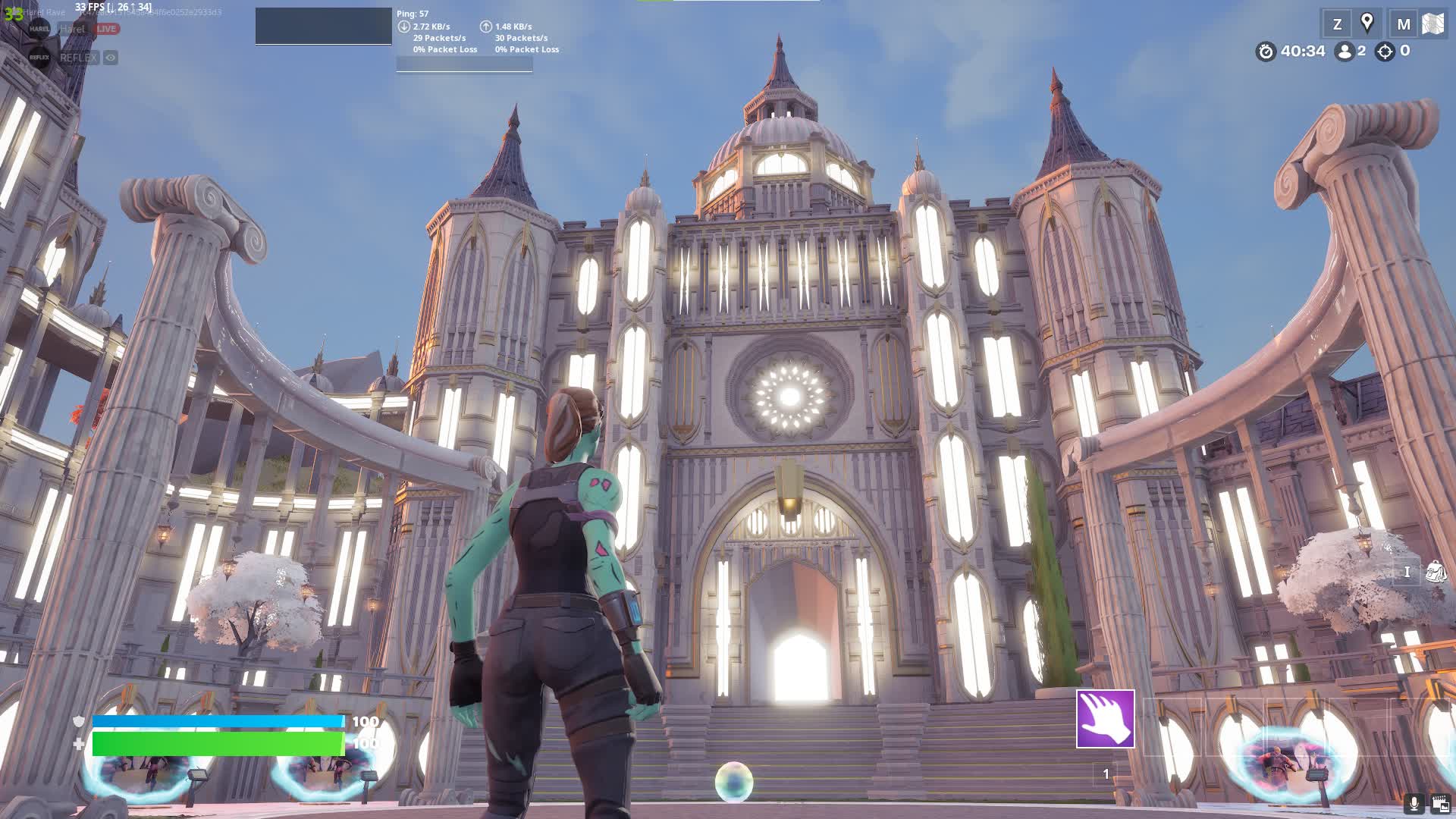Click the player count person icon

(x=1345, y=52)
